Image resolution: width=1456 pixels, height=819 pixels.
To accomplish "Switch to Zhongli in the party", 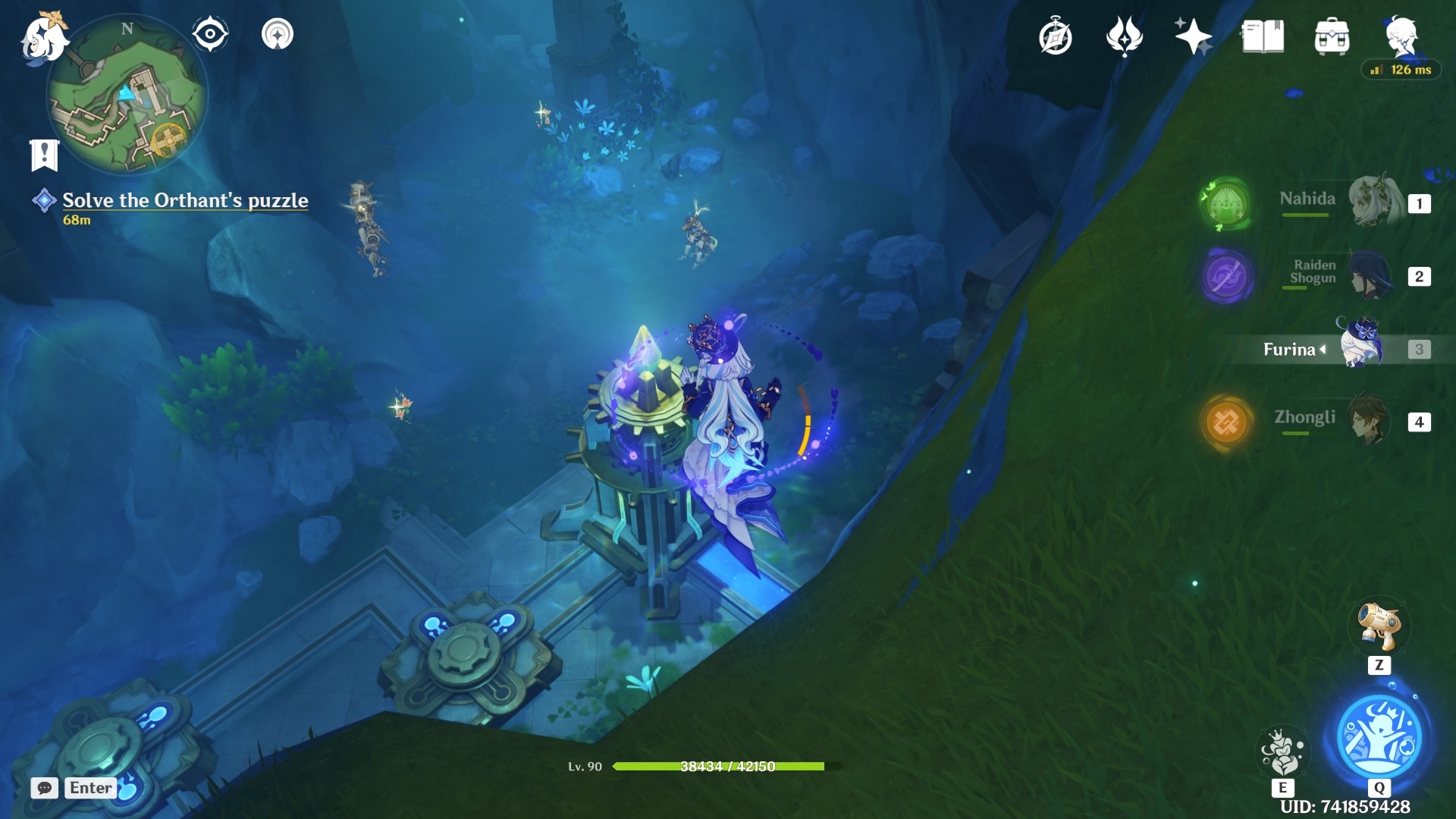I will [1370, 419].
